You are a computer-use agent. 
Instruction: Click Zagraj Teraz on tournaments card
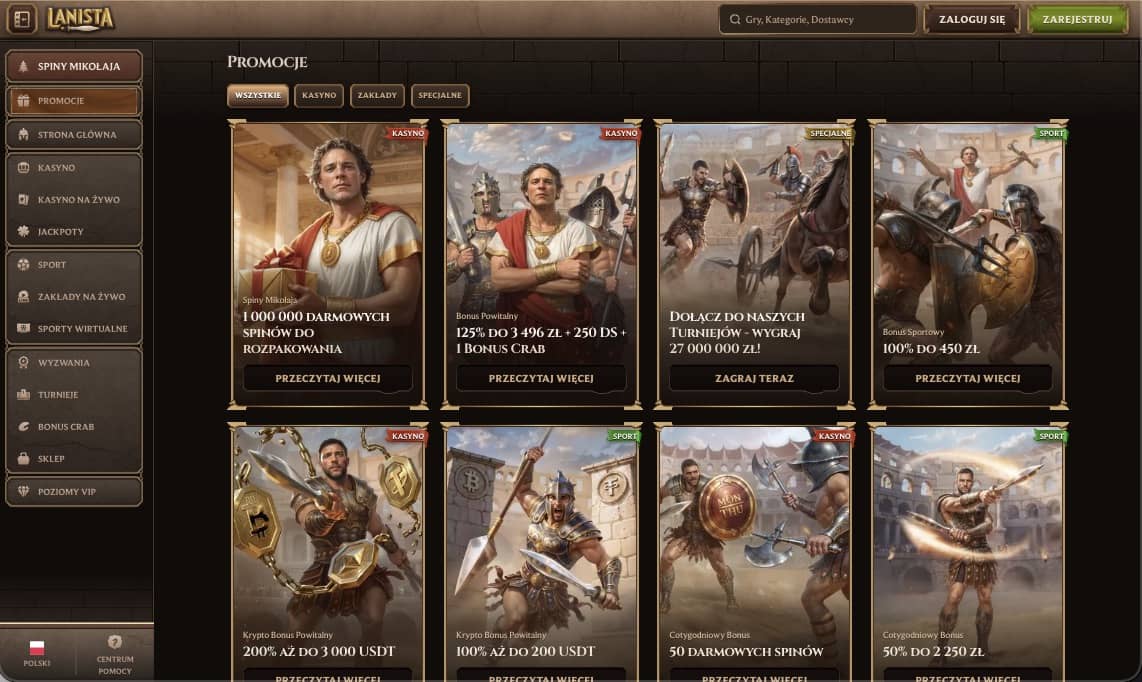click(754, 378)
